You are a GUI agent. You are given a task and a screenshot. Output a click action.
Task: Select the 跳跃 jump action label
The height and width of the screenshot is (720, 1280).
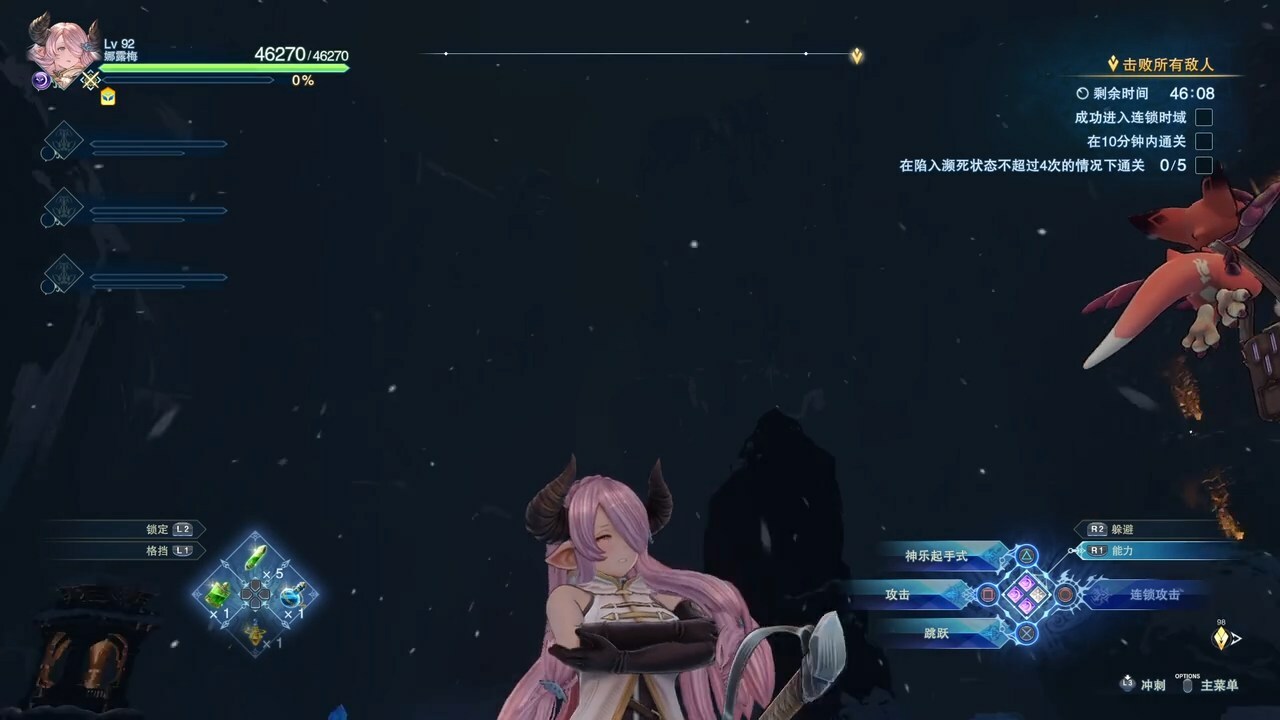tap(936, 633)
